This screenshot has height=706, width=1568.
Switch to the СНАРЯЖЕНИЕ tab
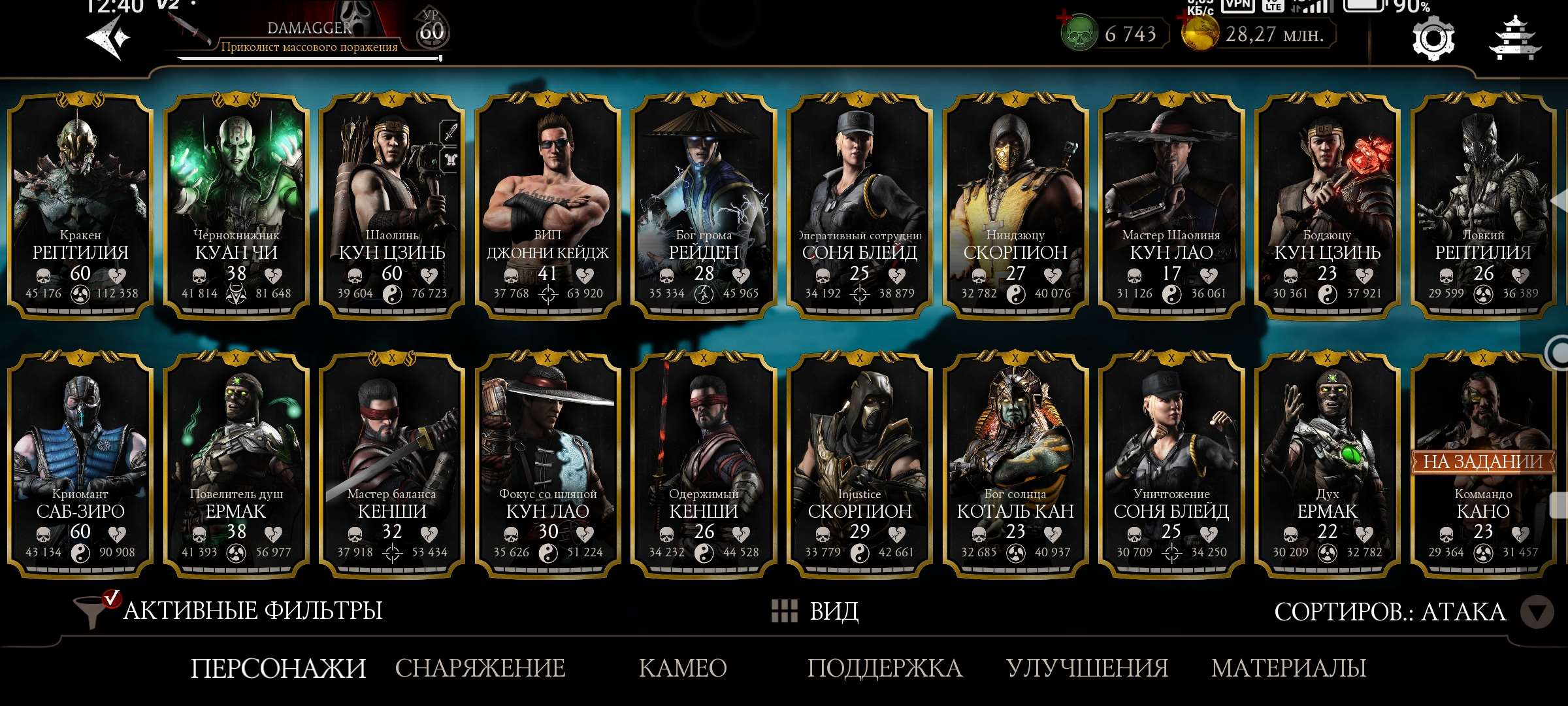[x=481, y=669]
